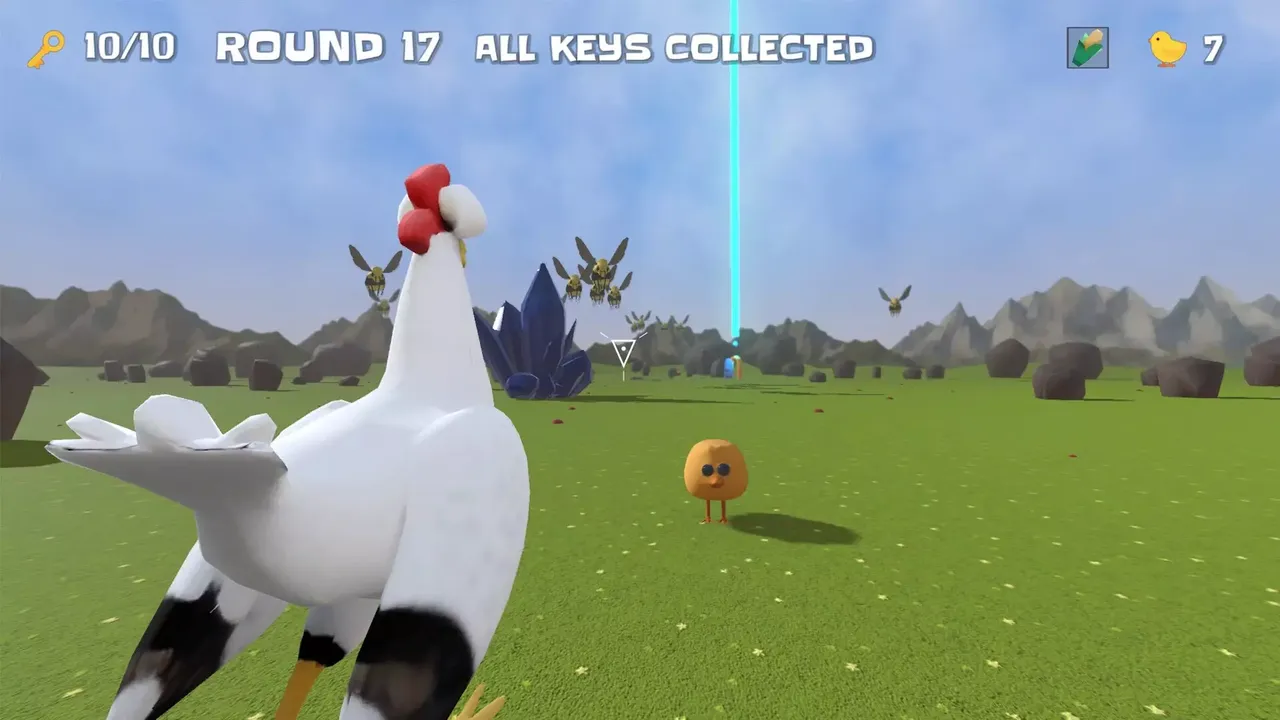Click the golden key icon in HUD
Screen dimensions: 1280x720
click(x=47, y=45)
